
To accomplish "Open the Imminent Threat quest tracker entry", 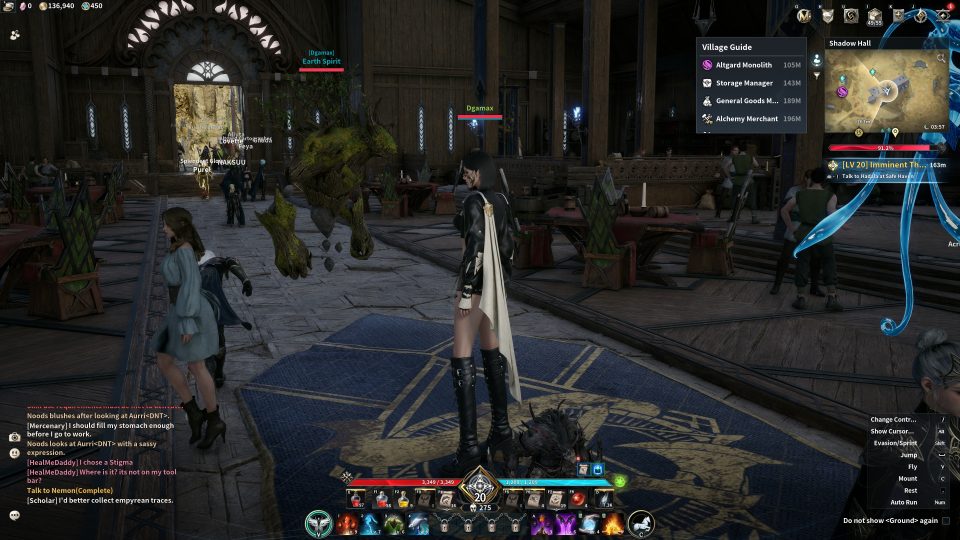I will coord(887,164).
